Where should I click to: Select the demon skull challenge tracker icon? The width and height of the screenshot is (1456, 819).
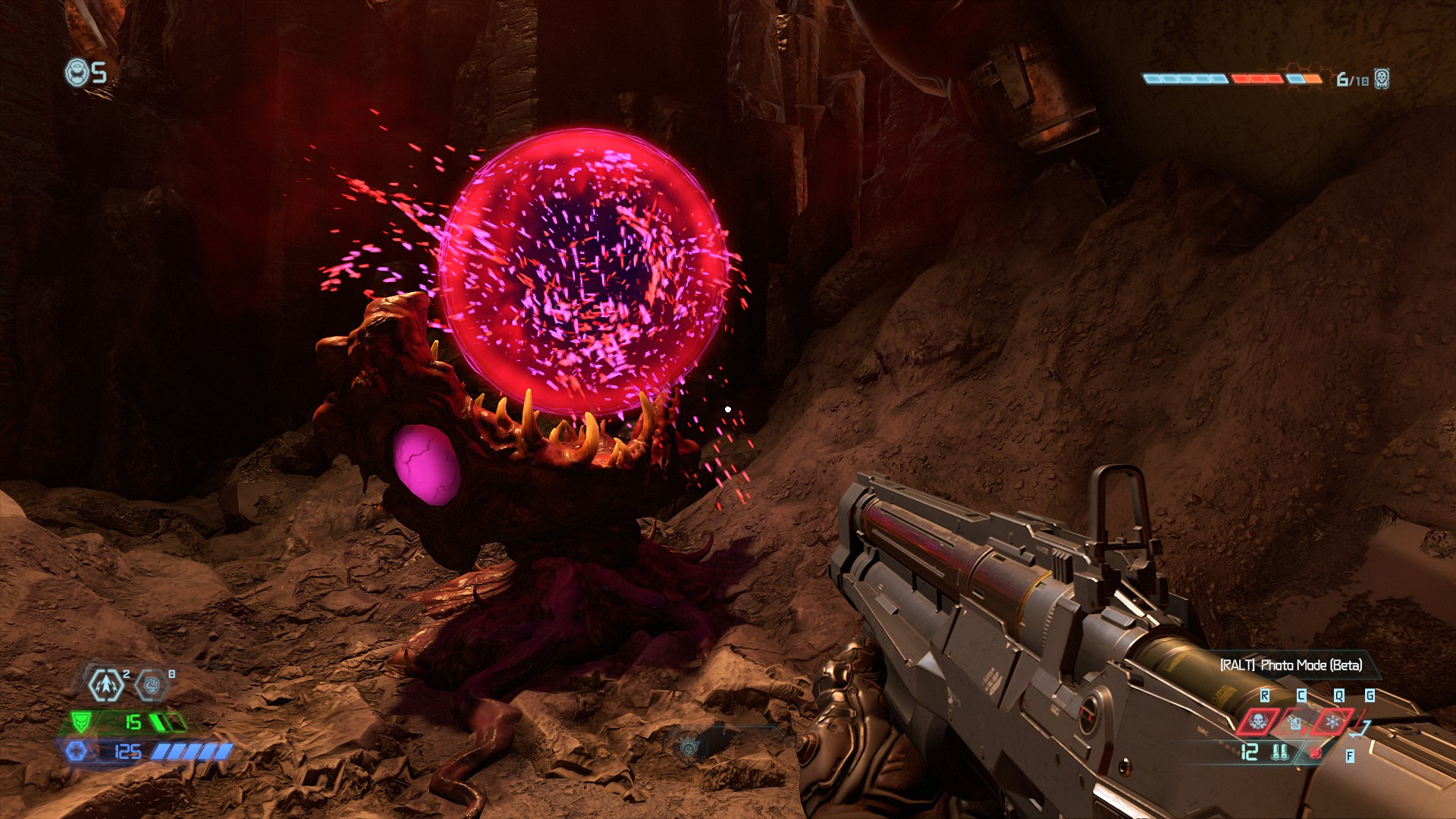[1382, 79]
